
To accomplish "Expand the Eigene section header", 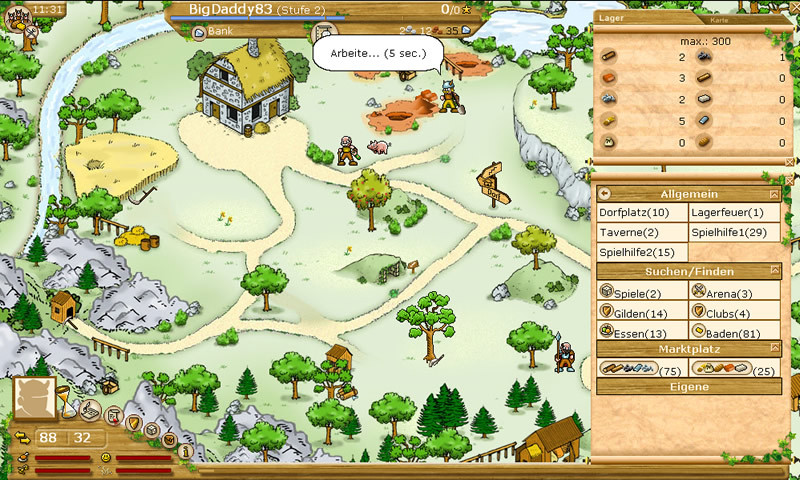I will click(689, 387).
